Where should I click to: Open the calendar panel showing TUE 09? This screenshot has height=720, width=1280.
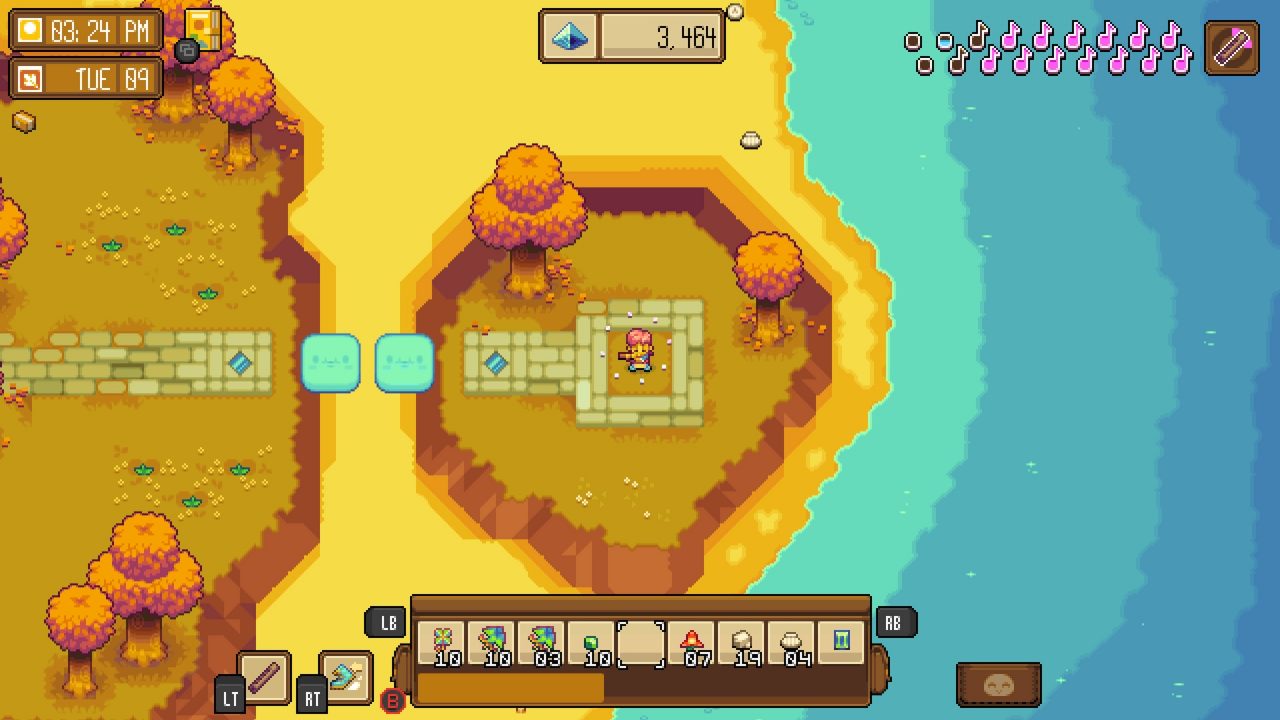(85, 78)
